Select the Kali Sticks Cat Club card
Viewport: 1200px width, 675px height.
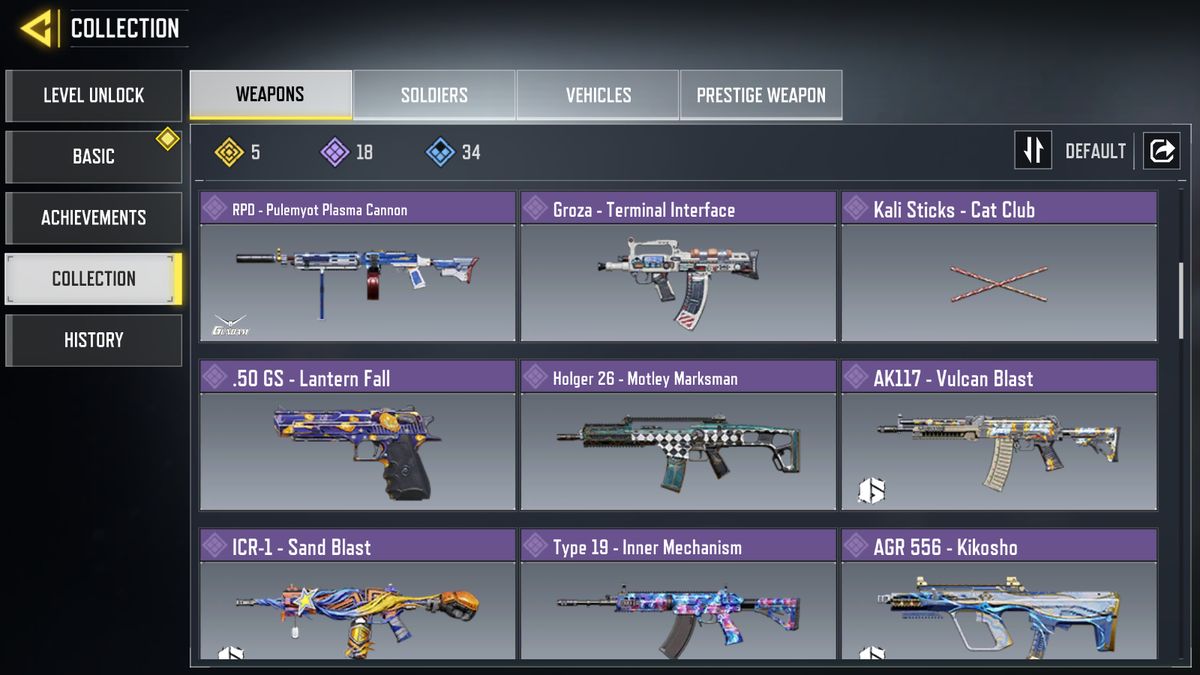(998, 268)
